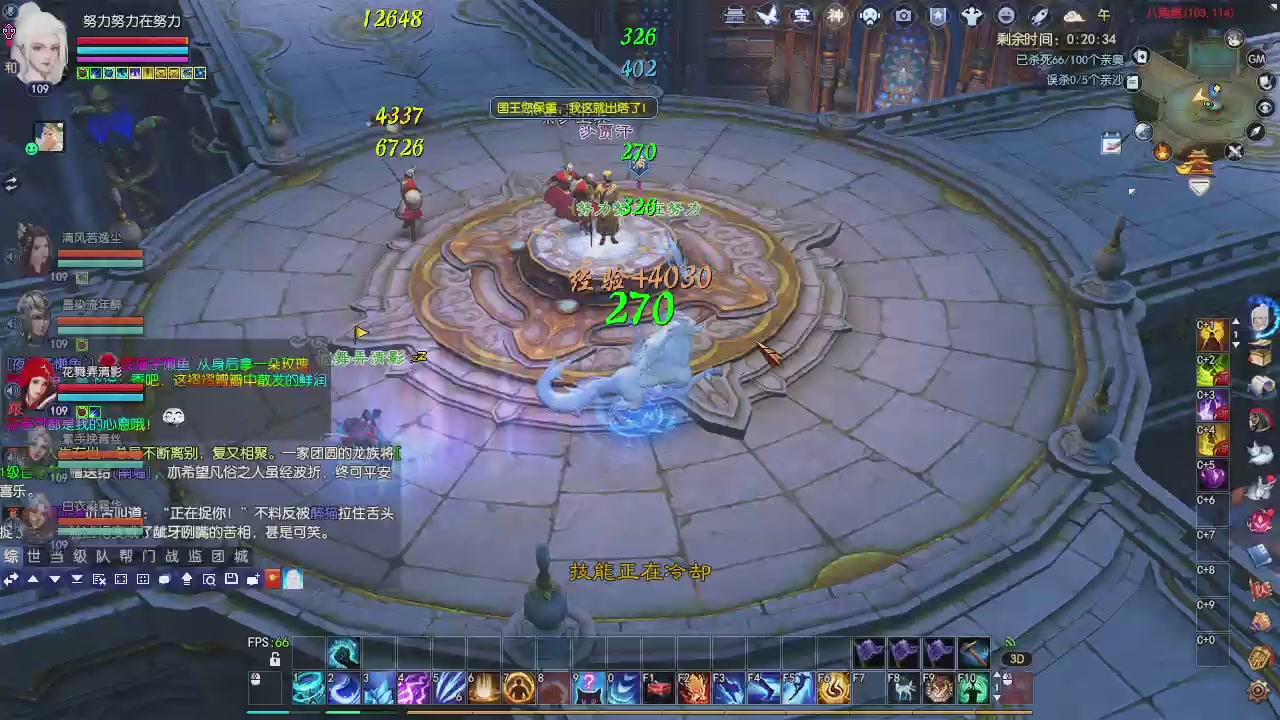
Task: Click the camera screenshot icon at top
Action: tap(903, 14)
